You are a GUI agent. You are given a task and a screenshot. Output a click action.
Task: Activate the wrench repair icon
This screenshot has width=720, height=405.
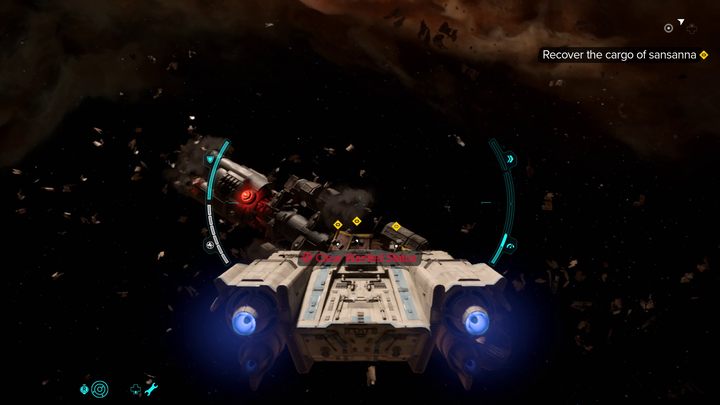(153, 388)
